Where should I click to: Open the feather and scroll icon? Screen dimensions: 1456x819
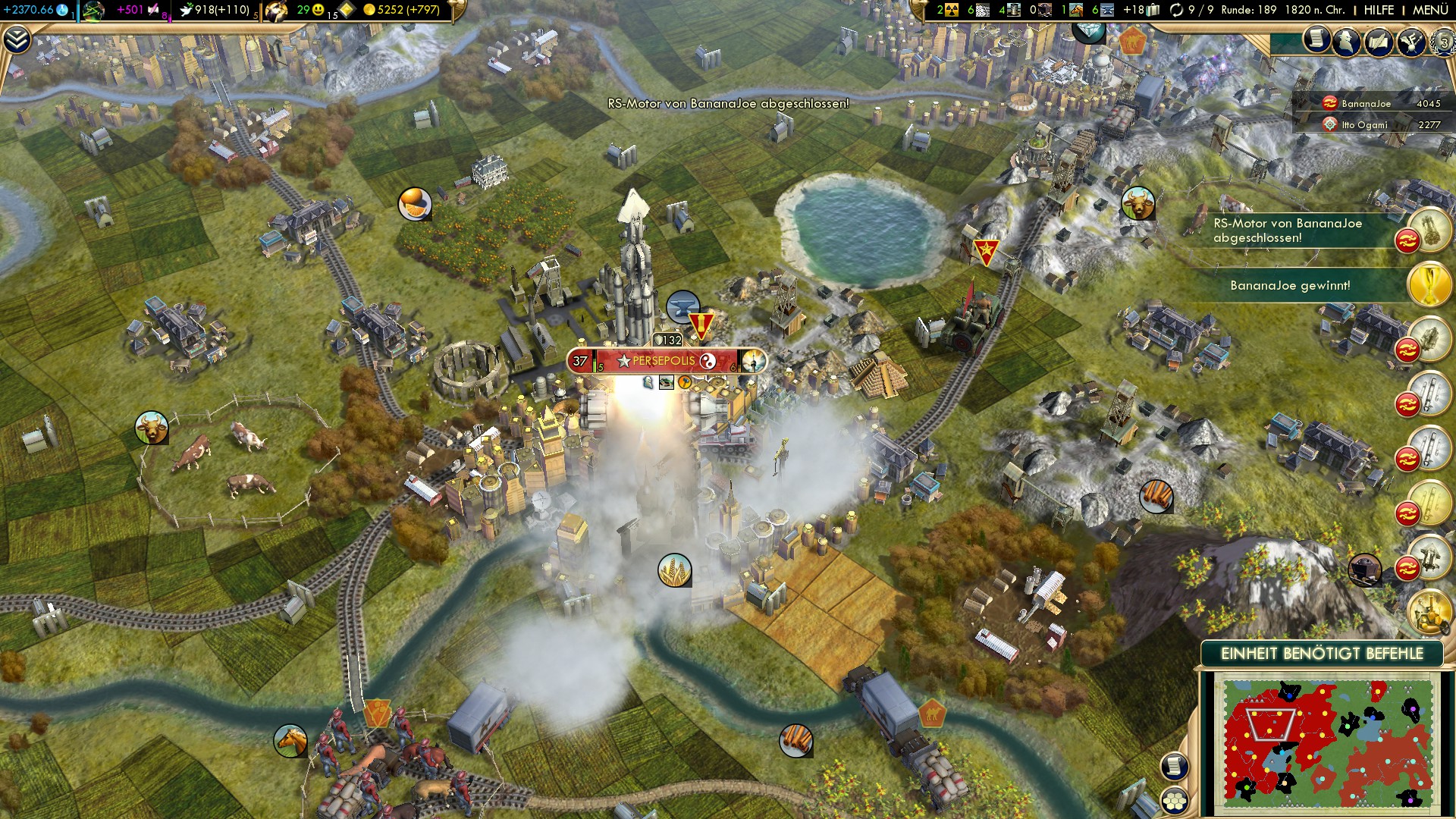point(1379,41)
